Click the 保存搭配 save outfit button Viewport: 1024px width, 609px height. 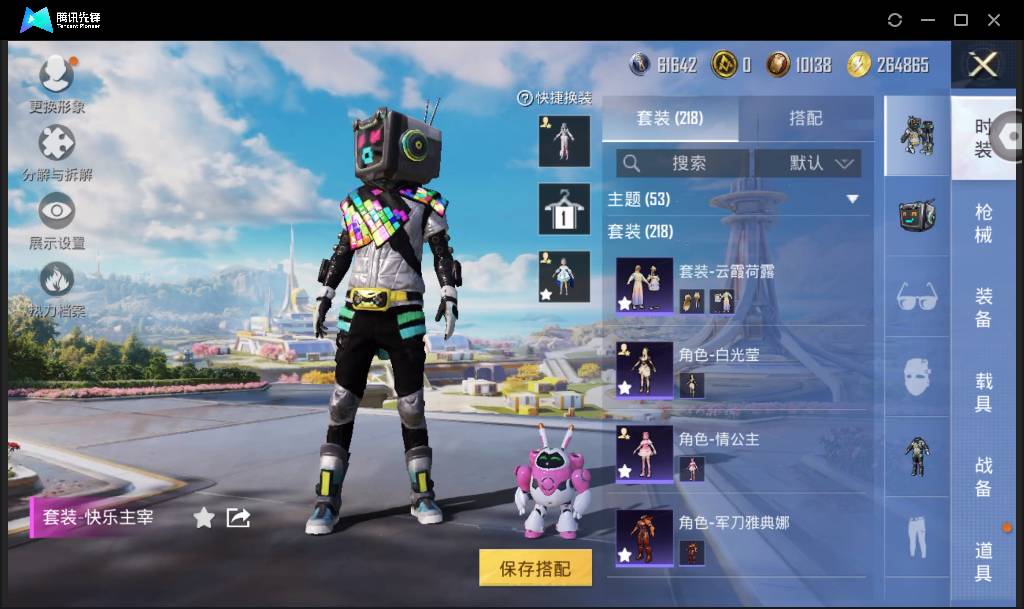coord(535,569)
